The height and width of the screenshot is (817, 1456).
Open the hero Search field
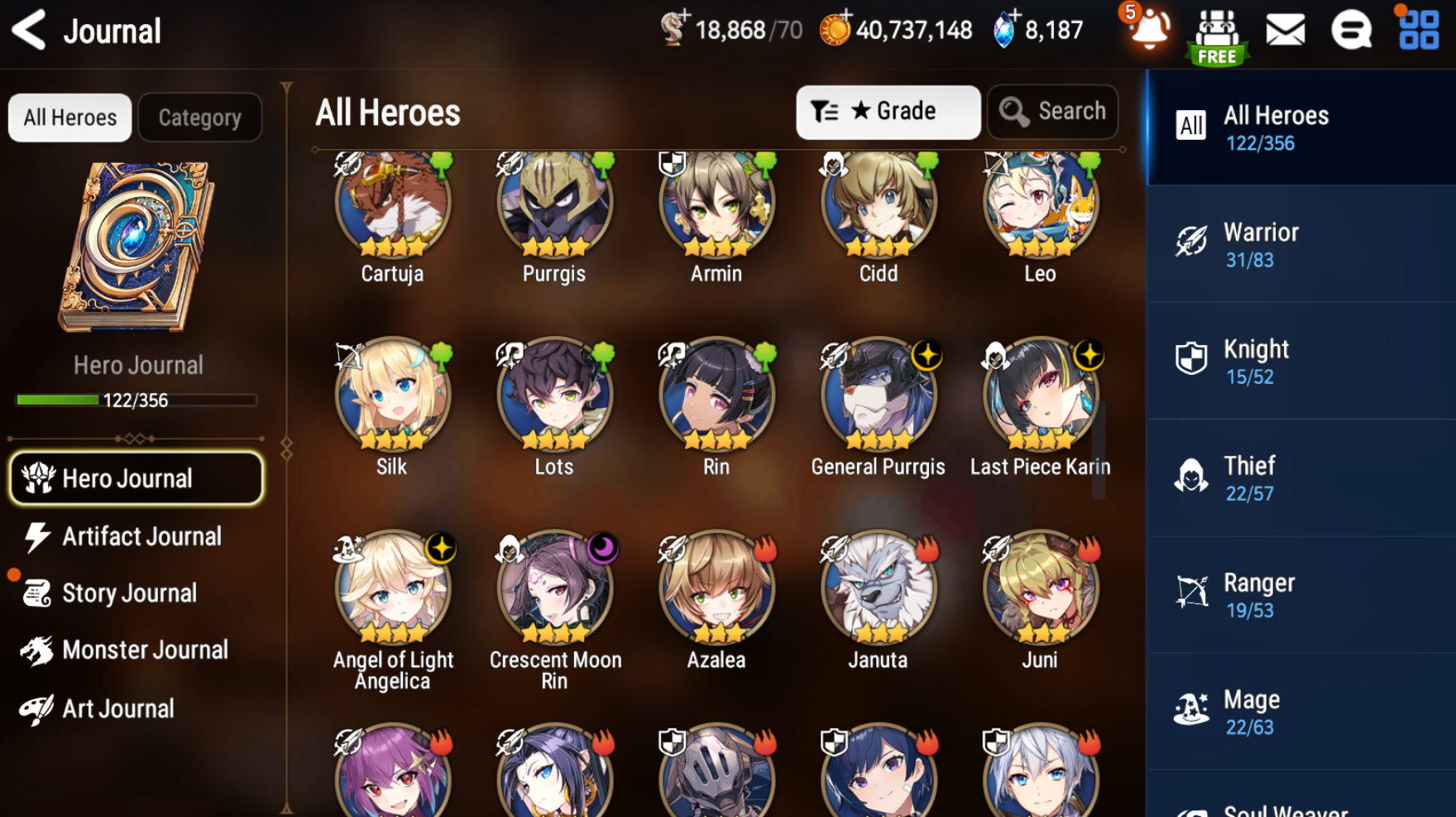point(1052,112)
